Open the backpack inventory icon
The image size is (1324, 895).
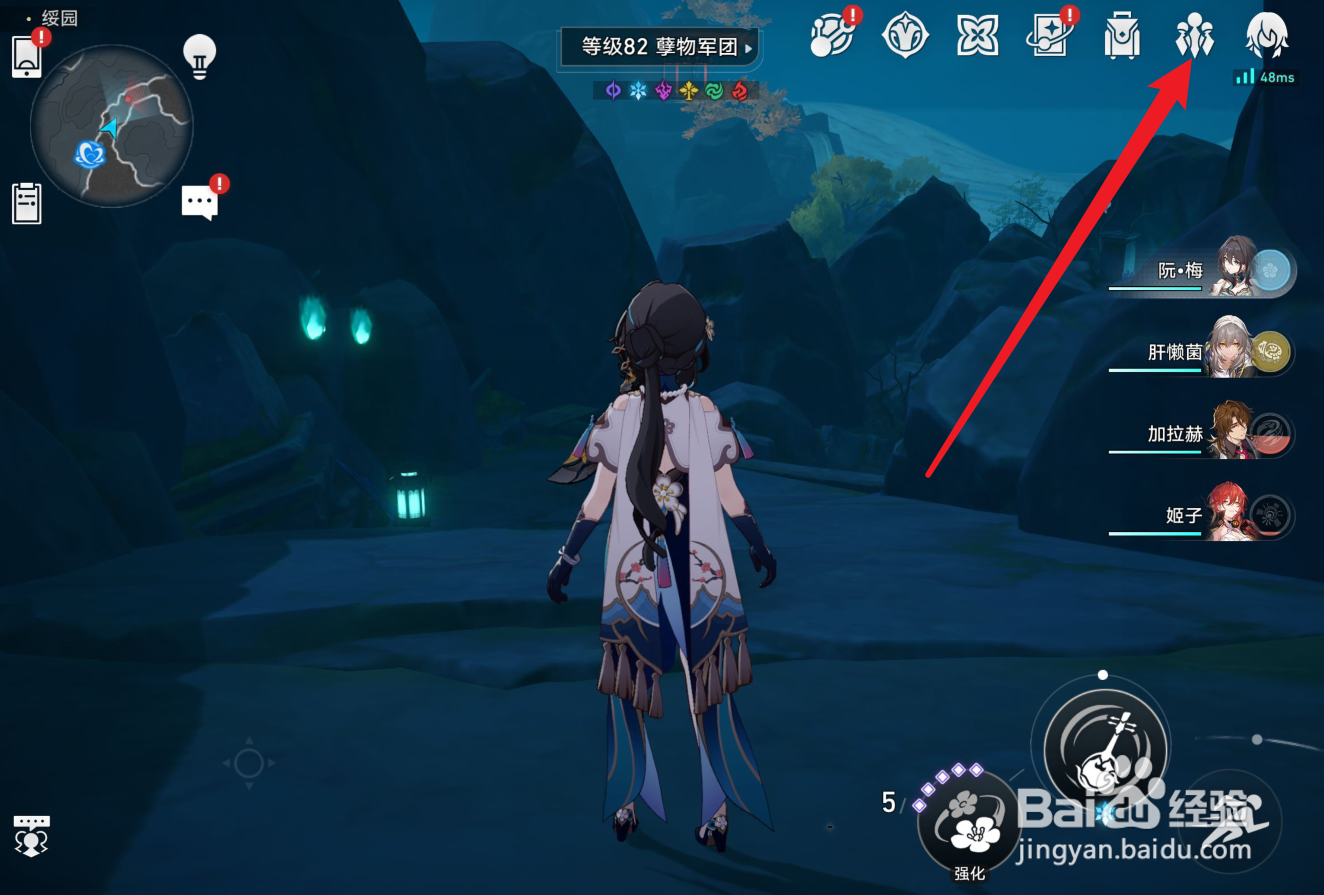(x=1122, y=36)
